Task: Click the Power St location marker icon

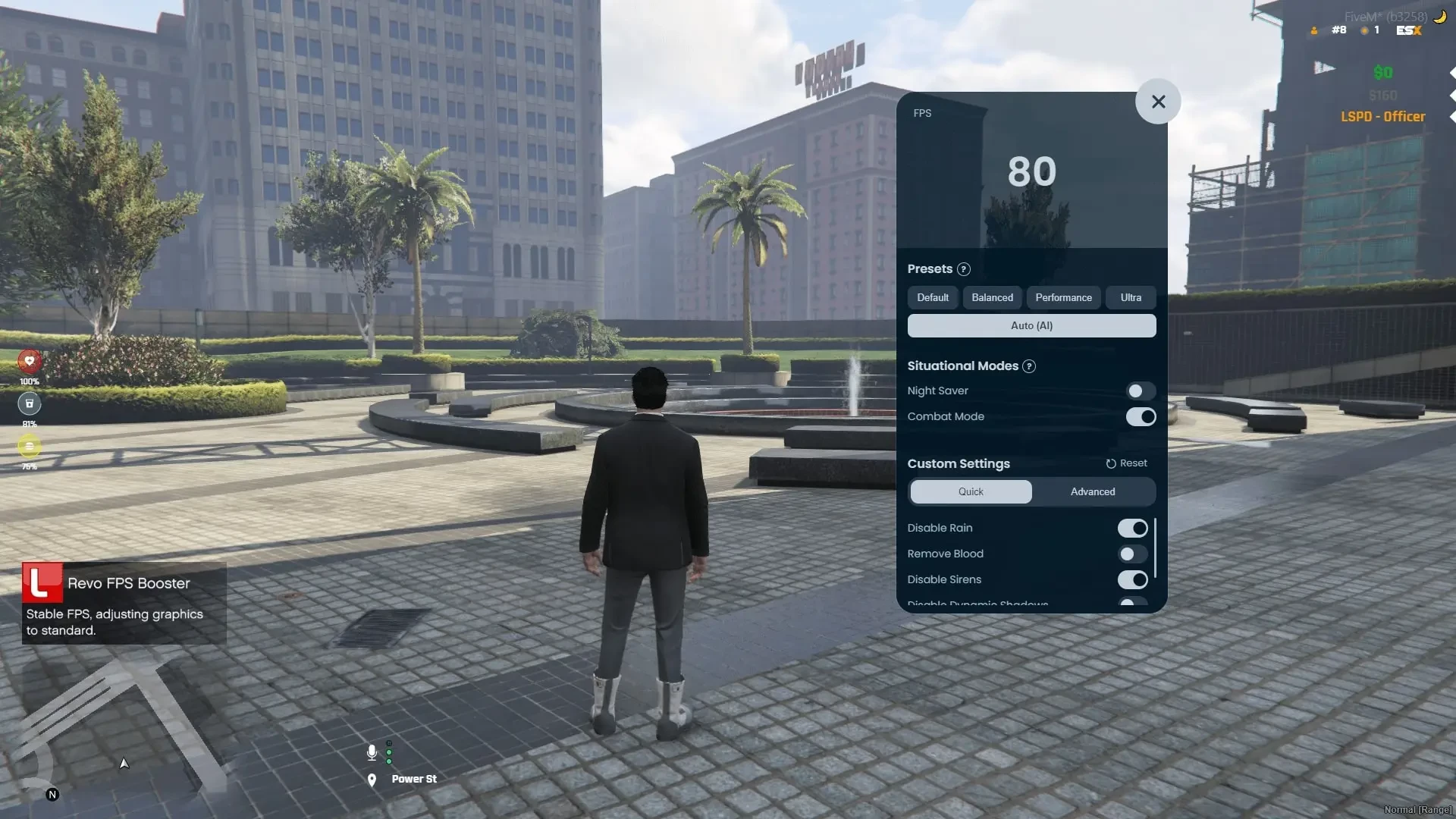Action: (x=372, y=780)
